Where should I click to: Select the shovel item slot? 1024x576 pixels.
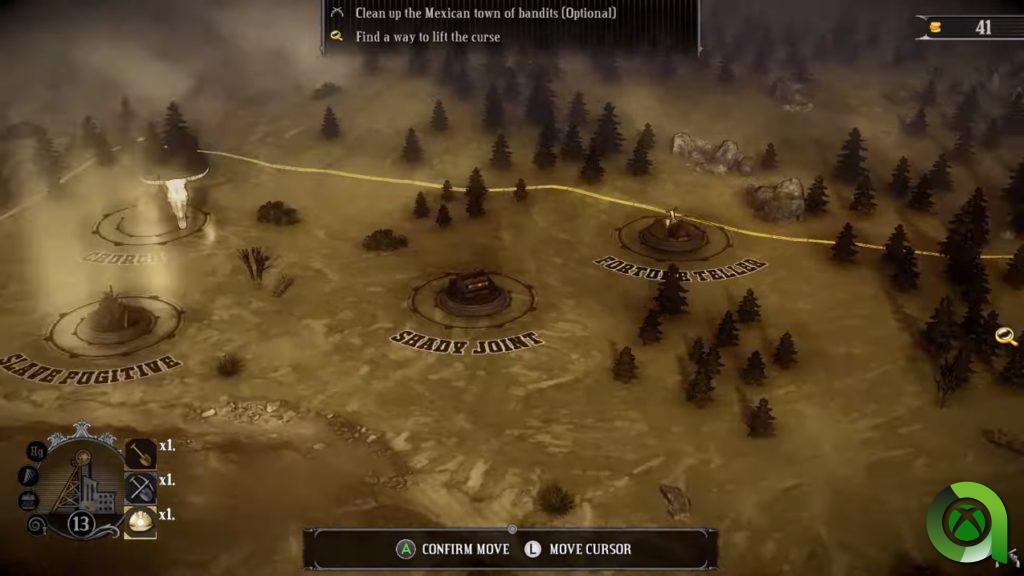[x=141, y=453]
